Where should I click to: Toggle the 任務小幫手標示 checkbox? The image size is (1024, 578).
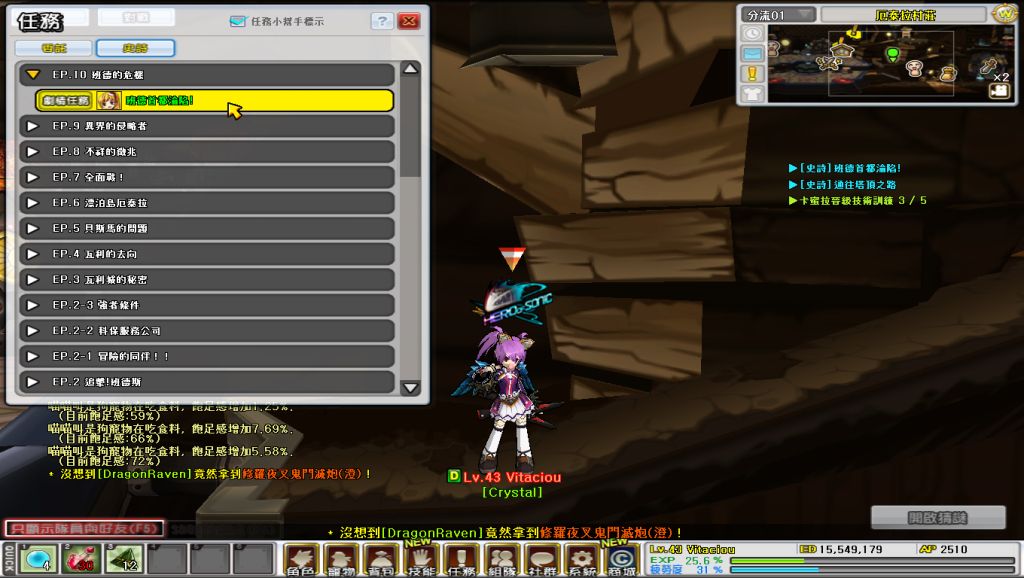(x=237, y=20)
